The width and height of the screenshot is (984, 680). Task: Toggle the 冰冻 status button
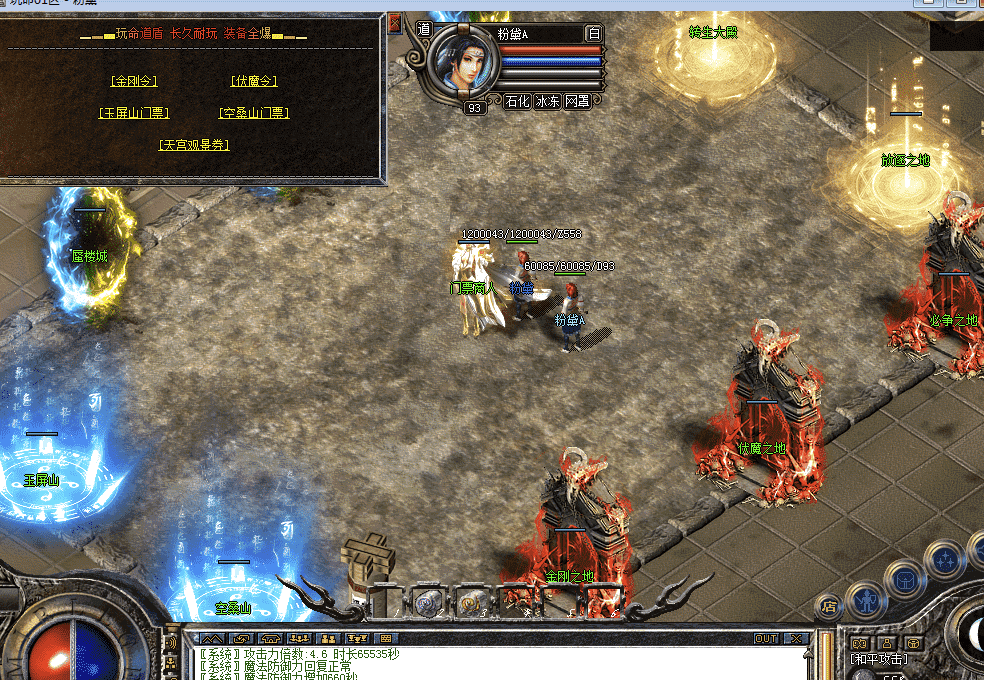[x=547, y=101]
